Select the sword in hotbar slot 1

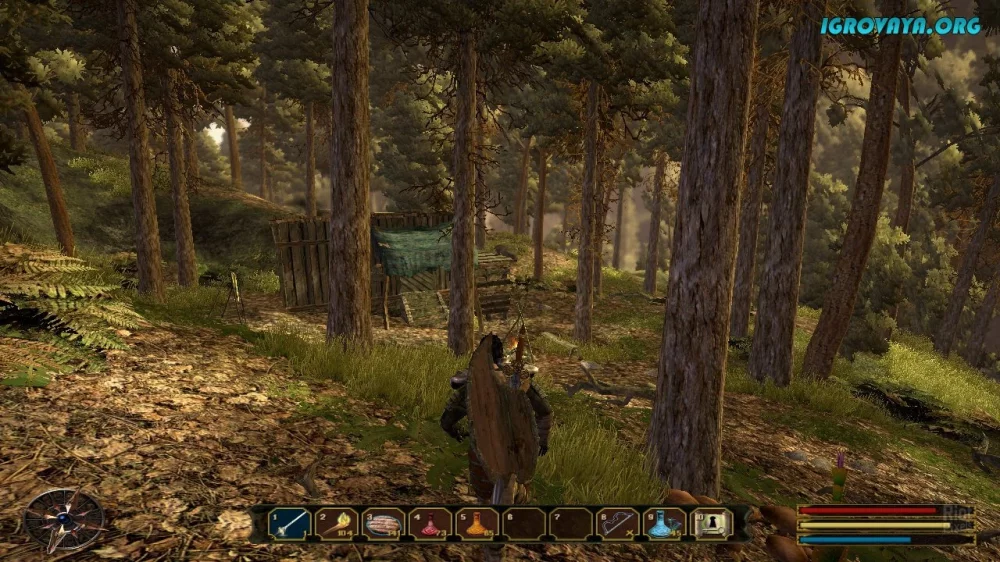coord(289,523)
